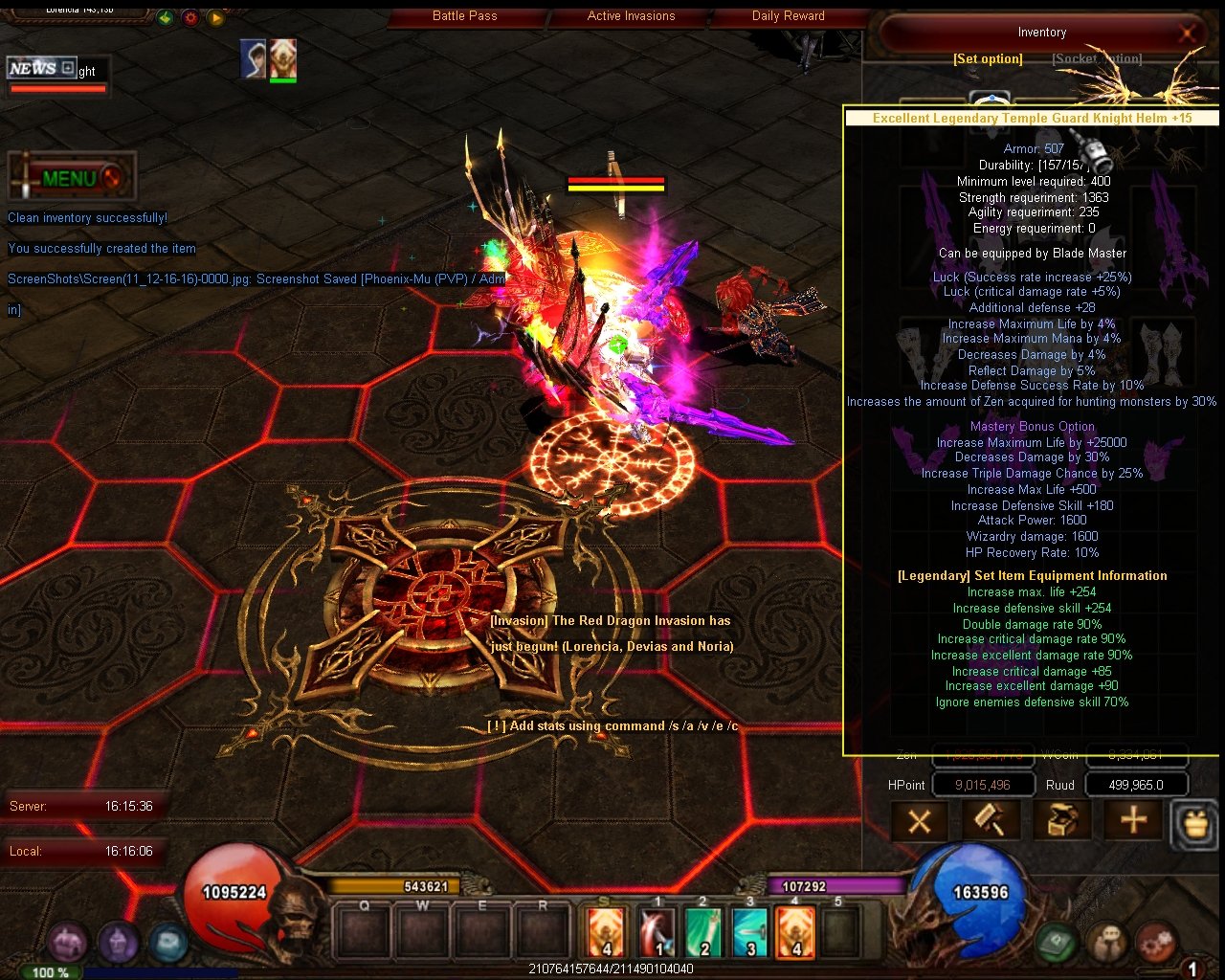Click the red gear icon in top bar
This screenshot has height=980, width=1225.
pyautogui.click(x=190, y=17)
